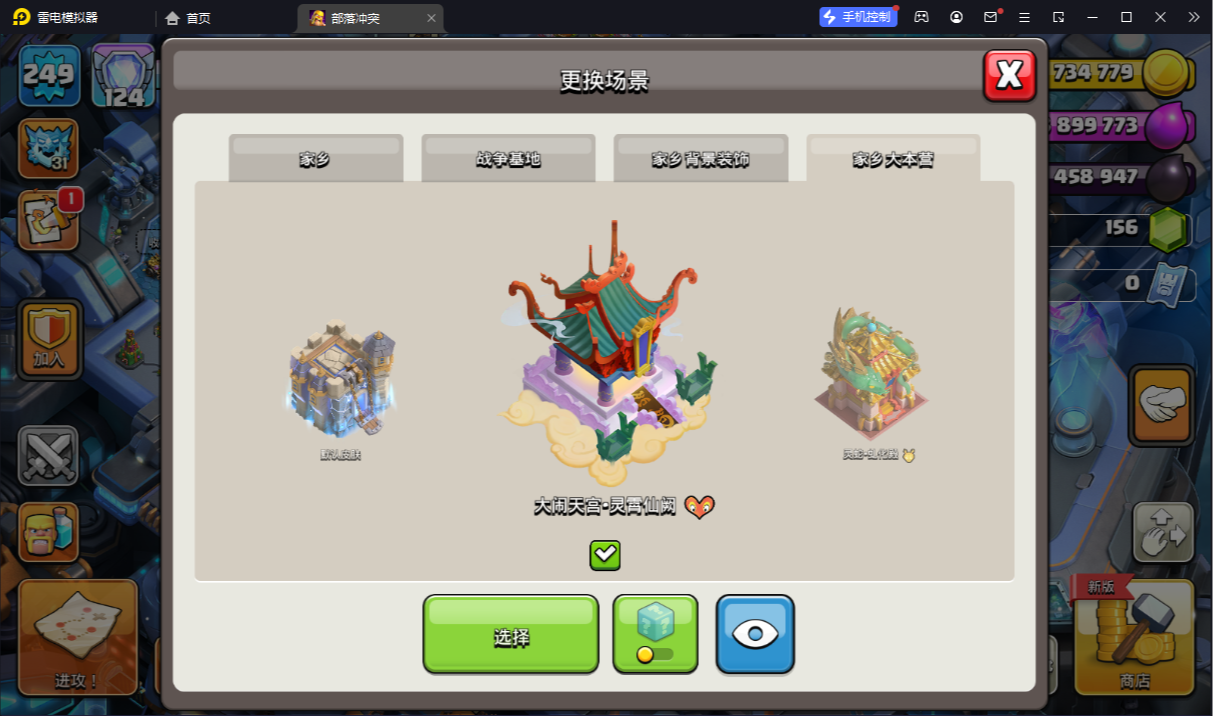
Task: Pick the golden dragon town hall skin
Action: coord(872,375)
